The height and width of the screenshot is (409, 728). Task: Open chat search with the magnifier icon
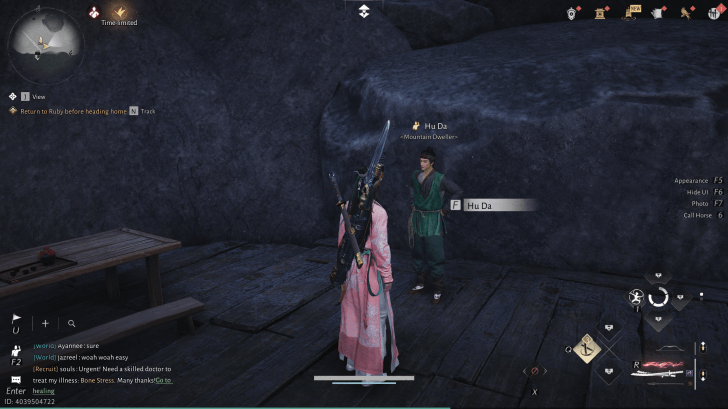click(x=72, y=323)
